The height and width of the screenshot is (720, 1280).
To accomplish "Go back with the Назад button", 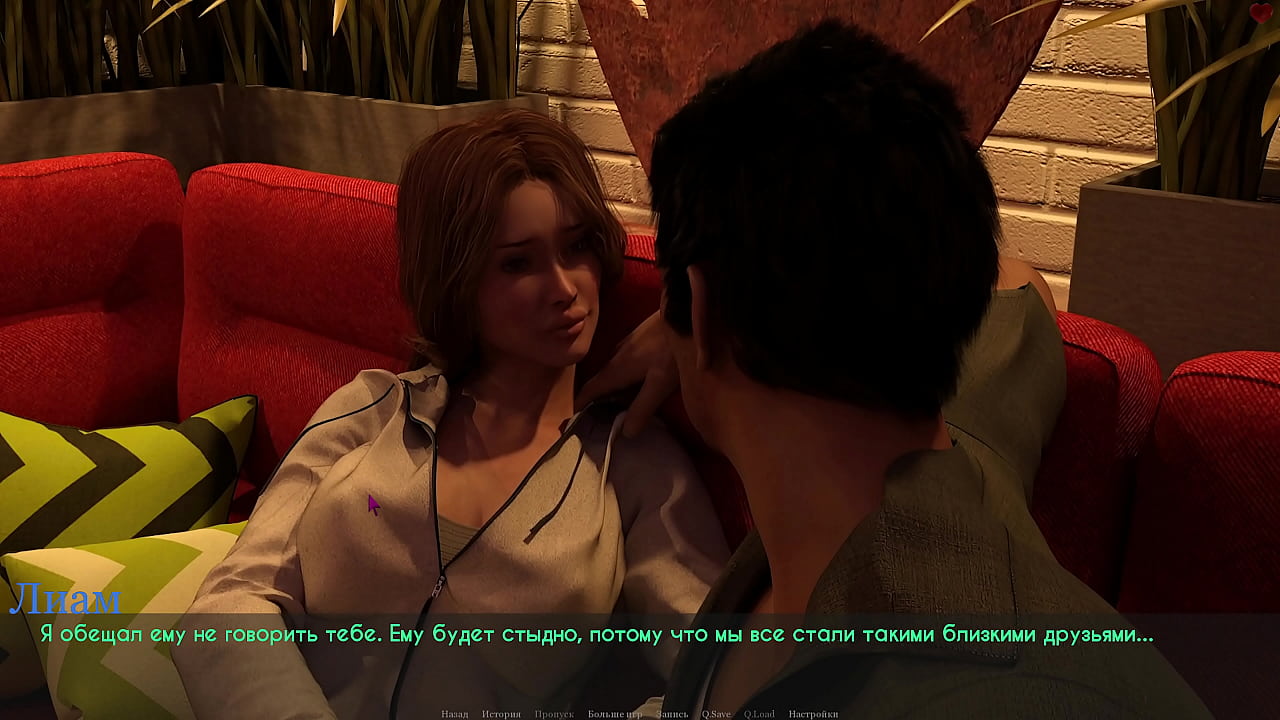I will pyautogui.click(x=454, y=714).
